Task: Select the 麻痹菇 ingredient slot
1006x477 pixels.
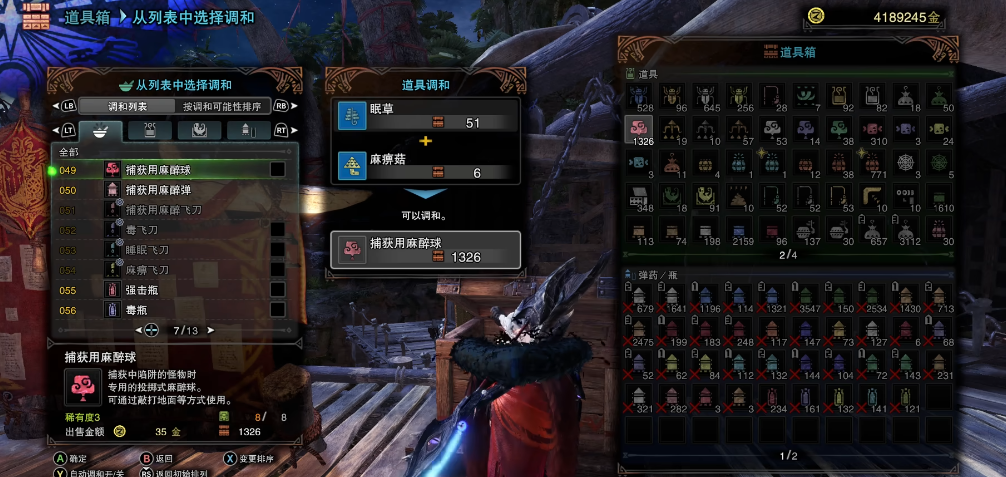Action: point(427,164)
